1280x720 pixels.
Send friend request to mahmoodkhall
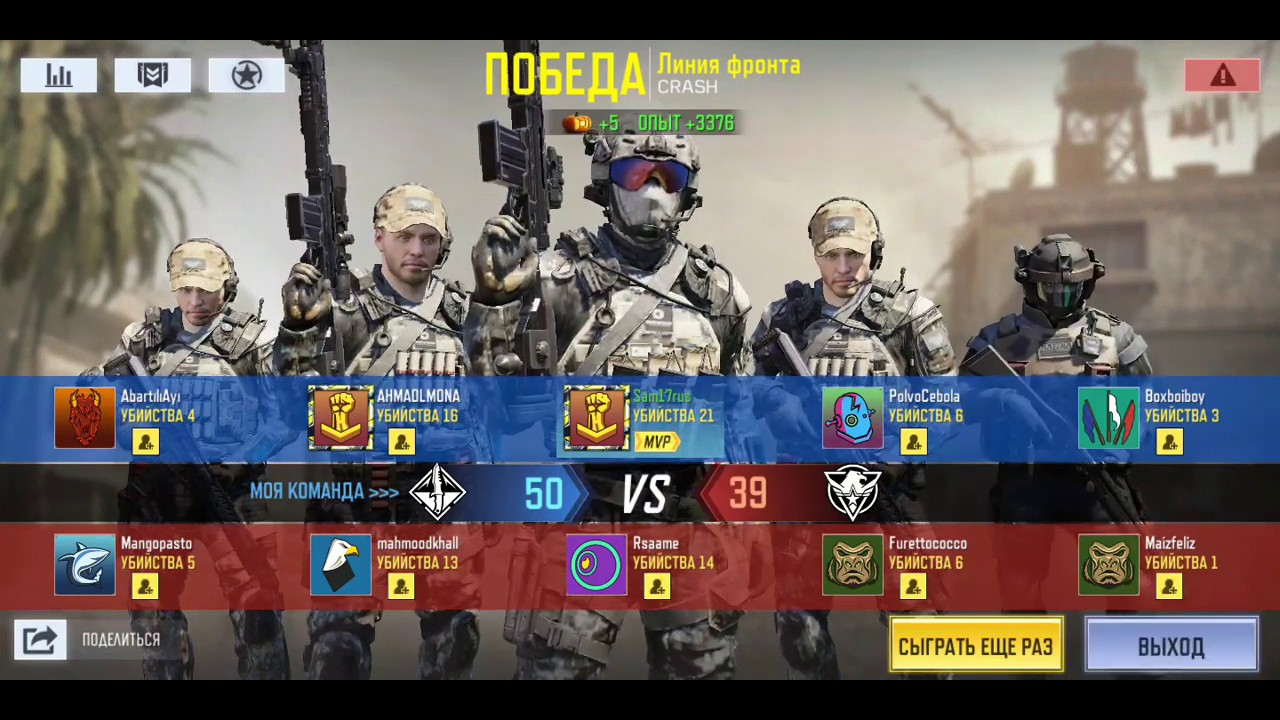click(401, 586)
